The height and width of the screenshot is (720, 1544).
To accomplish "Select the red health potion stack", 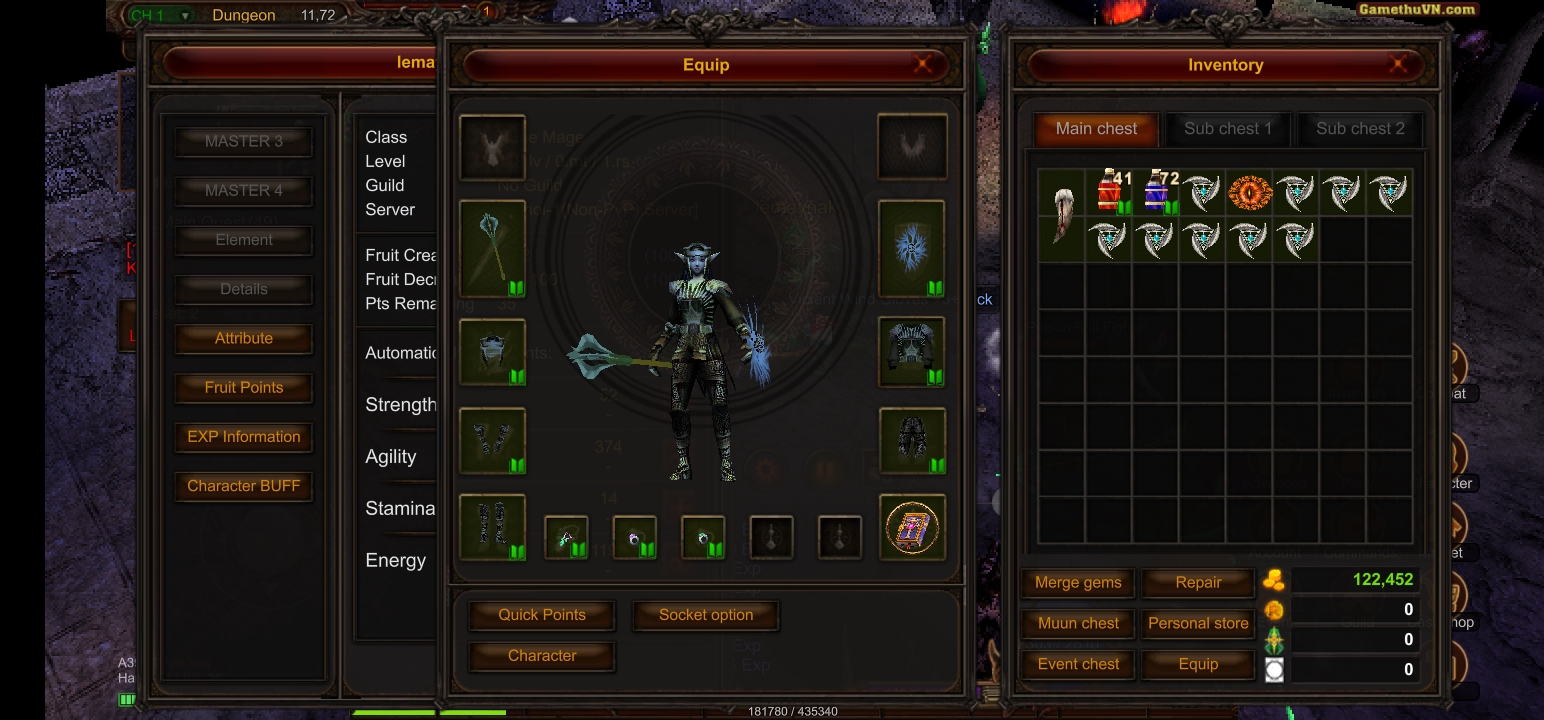I will (x=1109, y=192).
